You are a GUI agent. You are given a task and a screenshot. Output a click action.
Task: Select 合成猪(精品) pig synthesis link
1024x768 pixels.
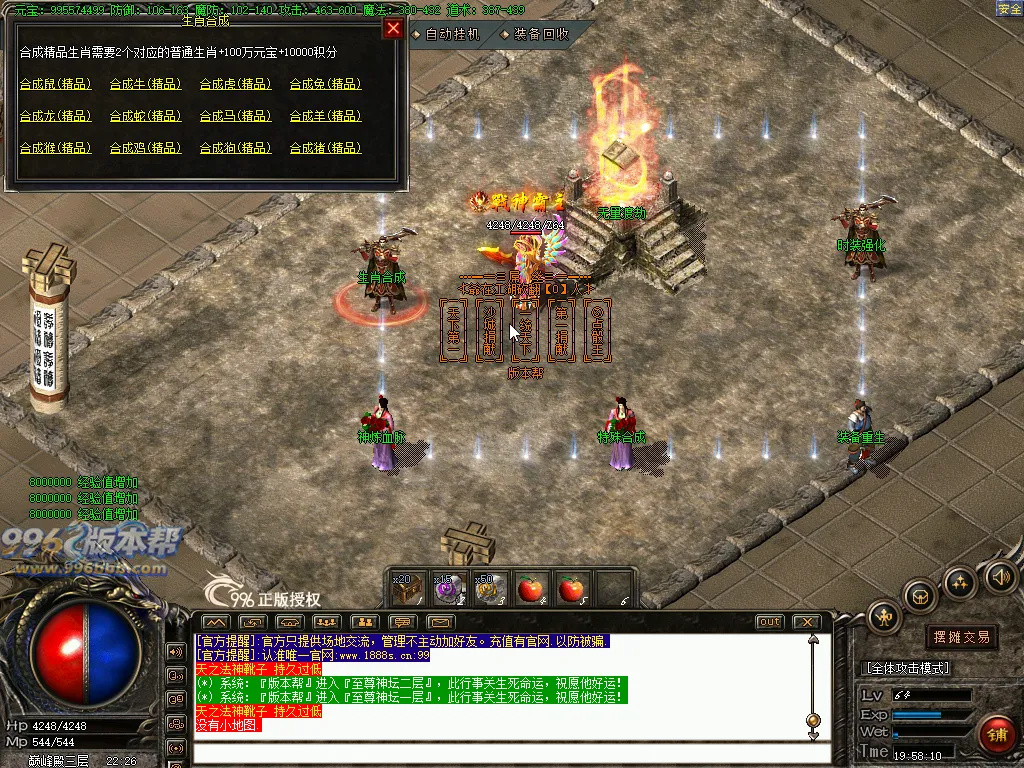tap(325, 148)
